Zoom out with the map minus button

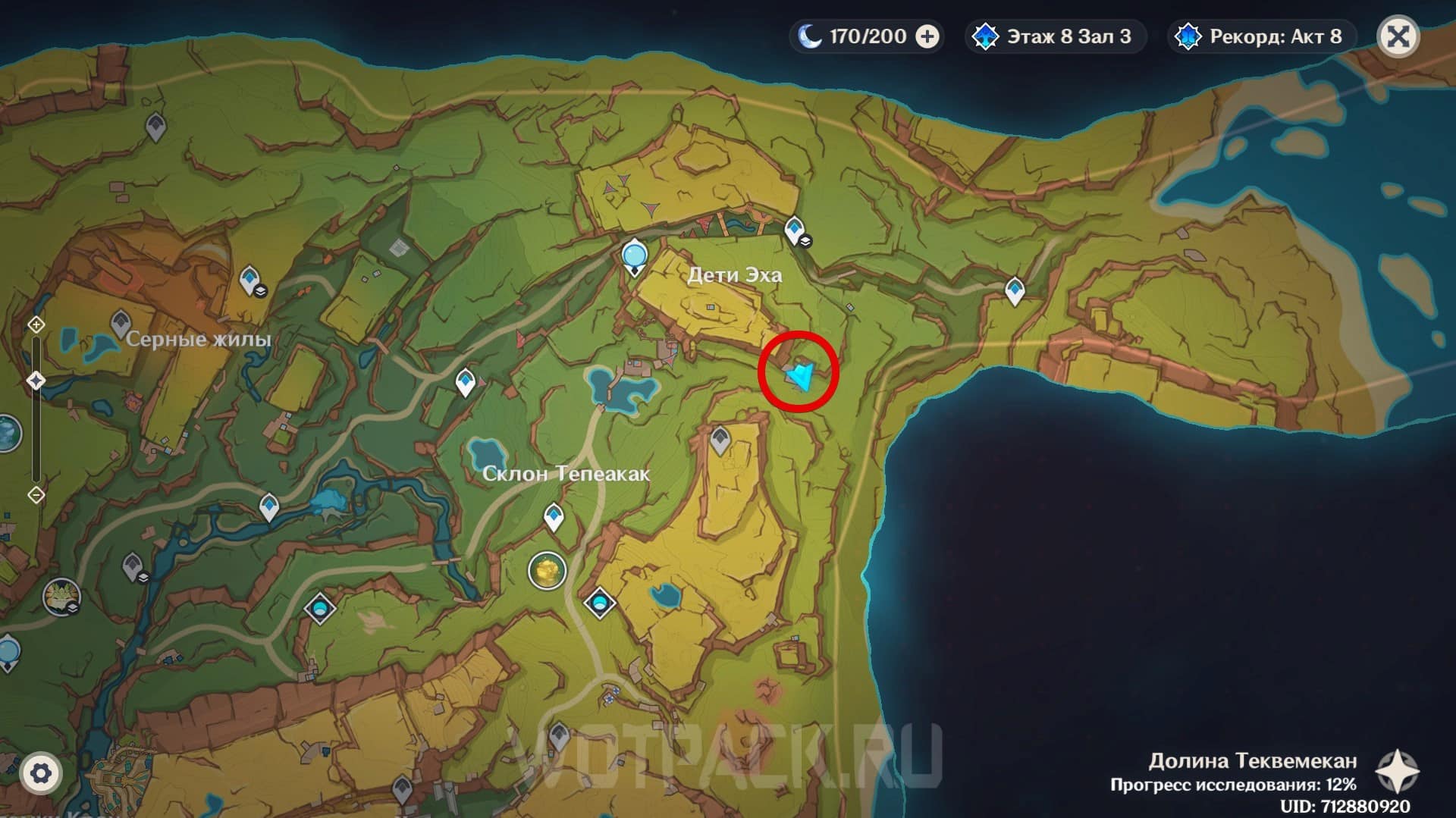tap(36, 495)
